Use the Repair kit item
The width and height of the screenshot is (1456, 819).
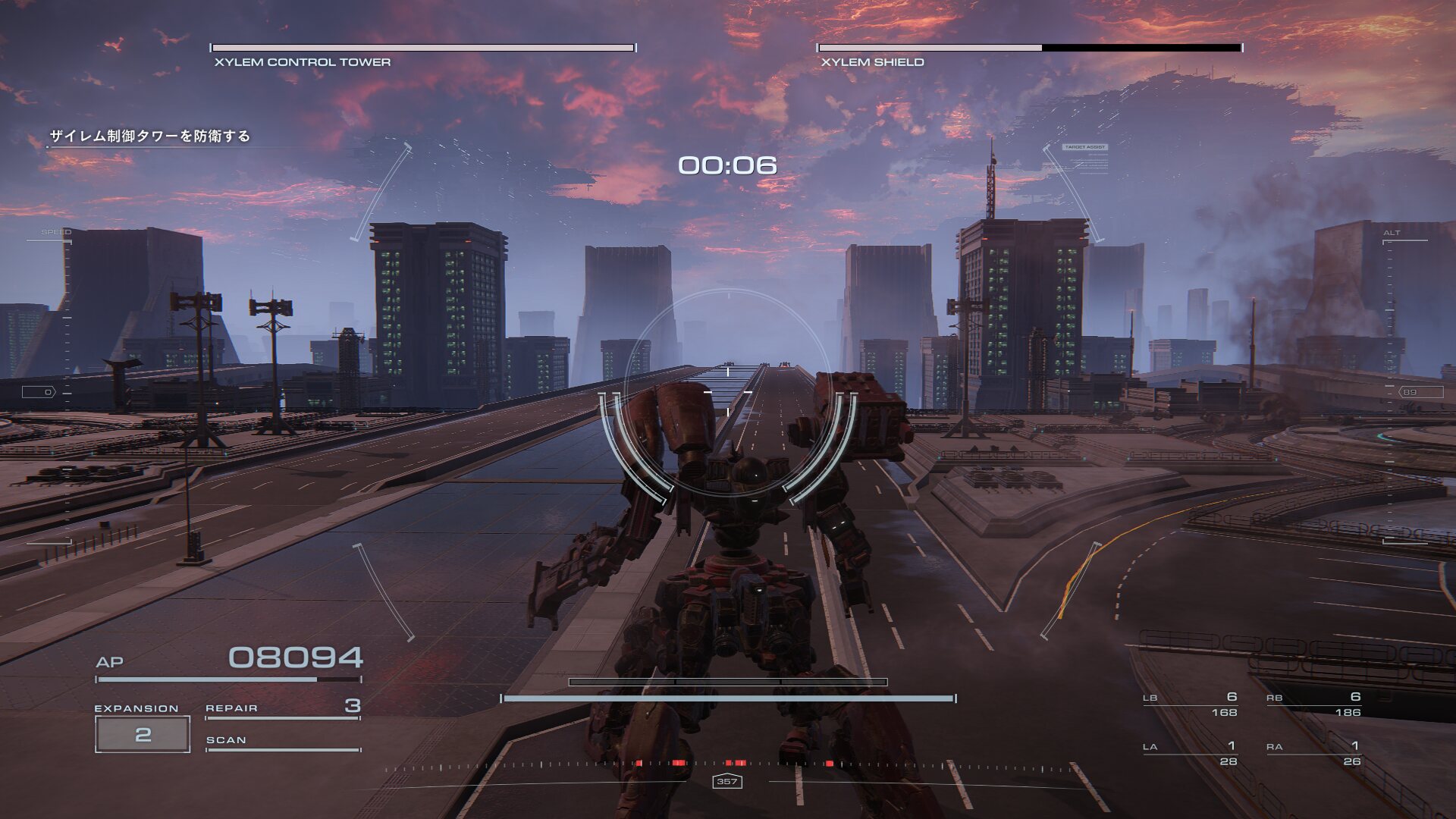coord(282,708)
